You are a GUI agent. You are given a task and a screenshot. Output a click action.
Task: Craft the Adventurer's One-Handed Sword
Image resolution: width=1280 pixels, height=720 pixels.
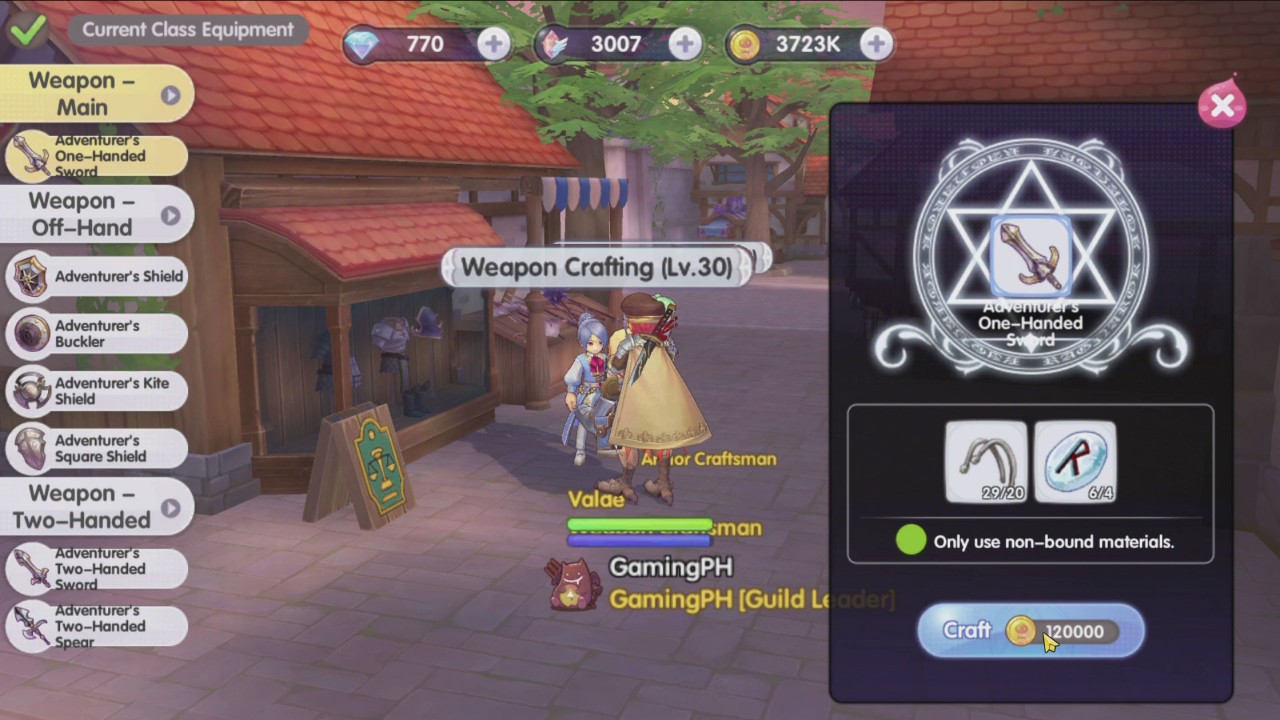point(1030,631)
